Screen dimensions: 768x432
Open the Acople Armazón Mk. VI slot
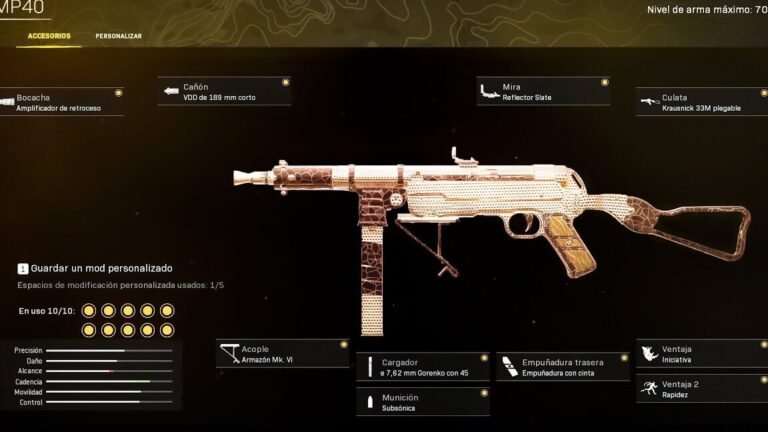(283, 353)
